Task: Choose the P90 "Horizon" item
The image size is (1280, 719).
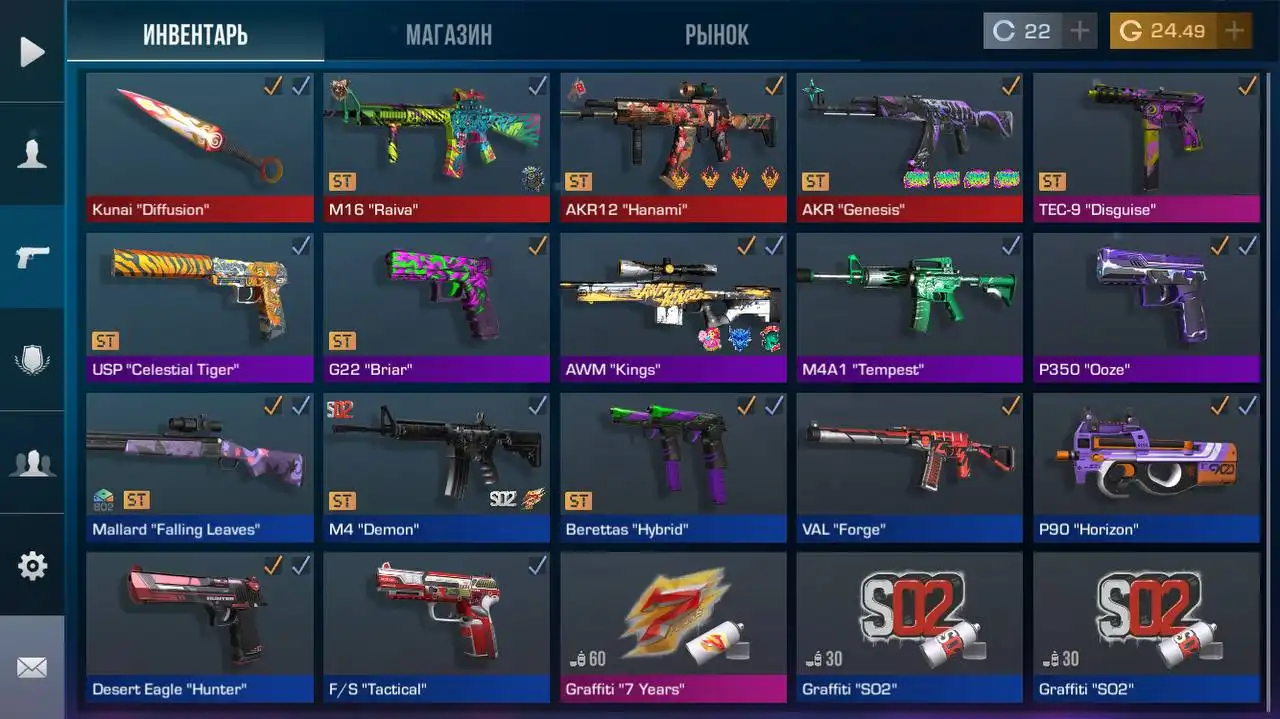Action: point(1146,466)
